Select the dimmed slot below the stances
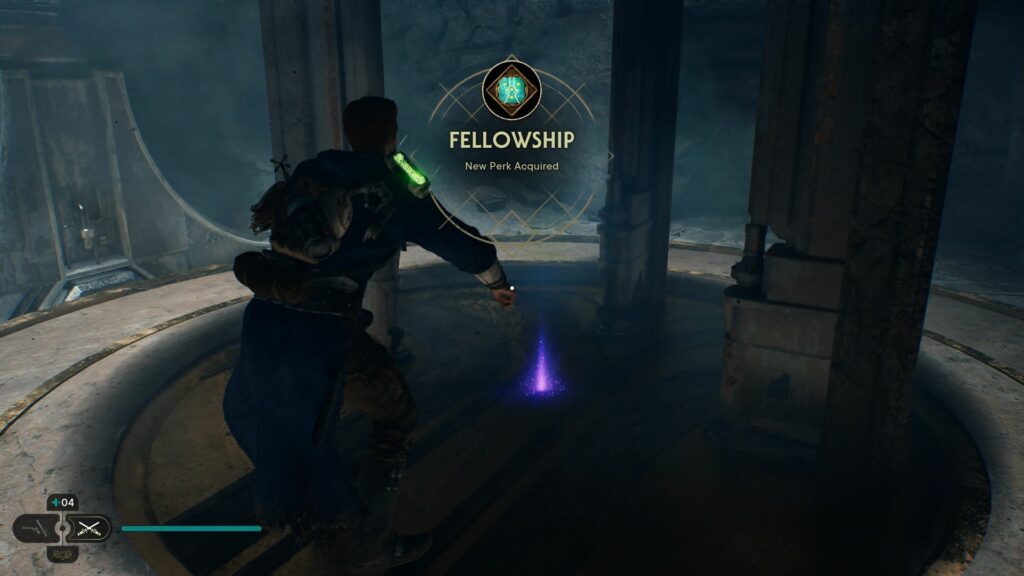 coord(62,553)
